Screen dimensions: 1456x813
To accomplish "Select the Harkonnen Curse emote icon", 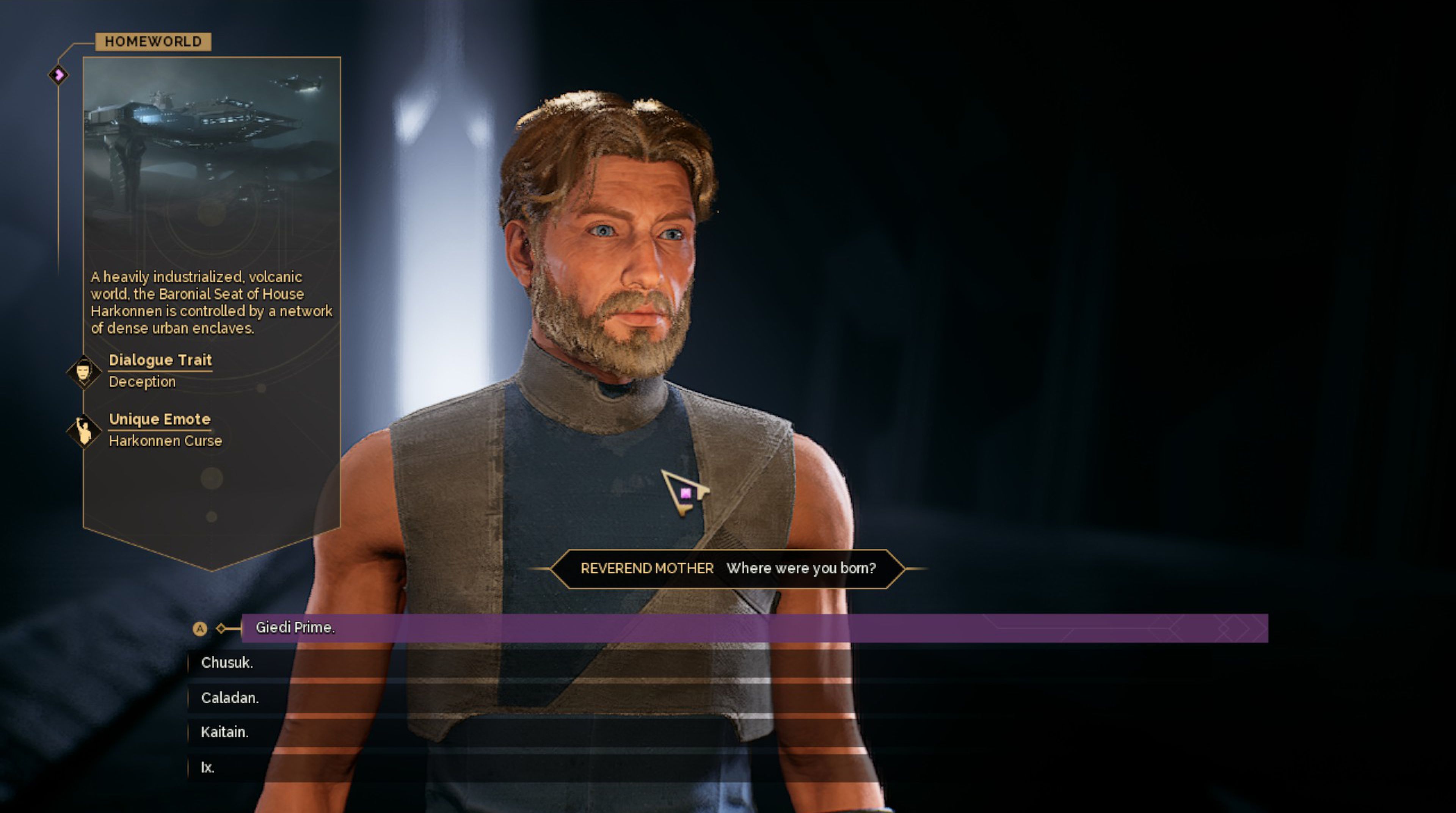I will (x=84, y=431).
